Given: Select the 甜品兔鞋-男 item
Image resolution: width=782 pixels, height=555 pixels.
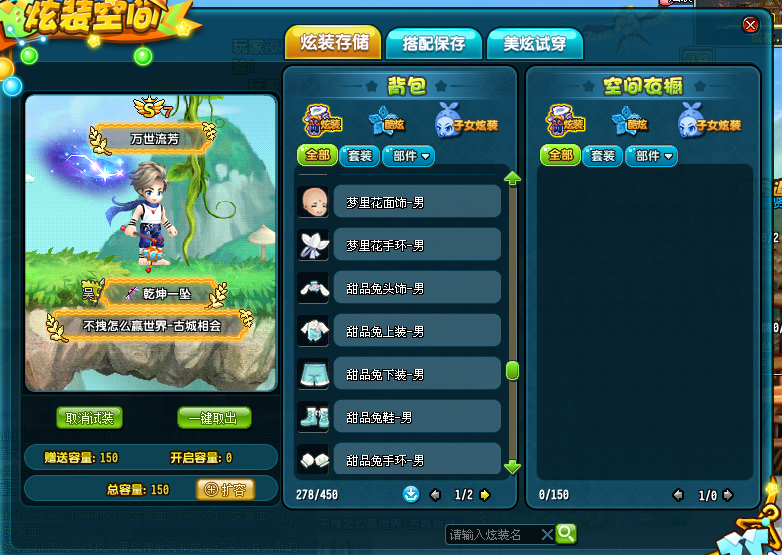Looking at the screenshot, I should [416, 417].
